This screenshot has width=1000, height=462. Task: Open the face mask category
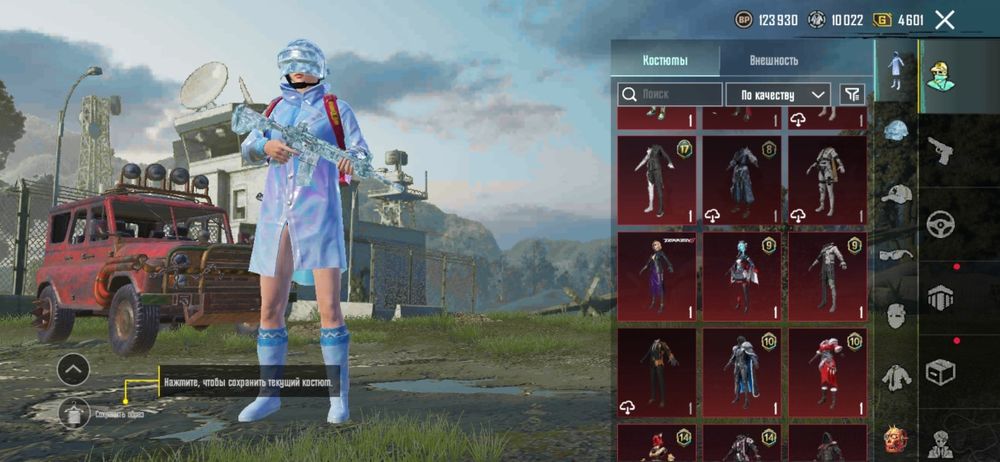tap(896, 315)
